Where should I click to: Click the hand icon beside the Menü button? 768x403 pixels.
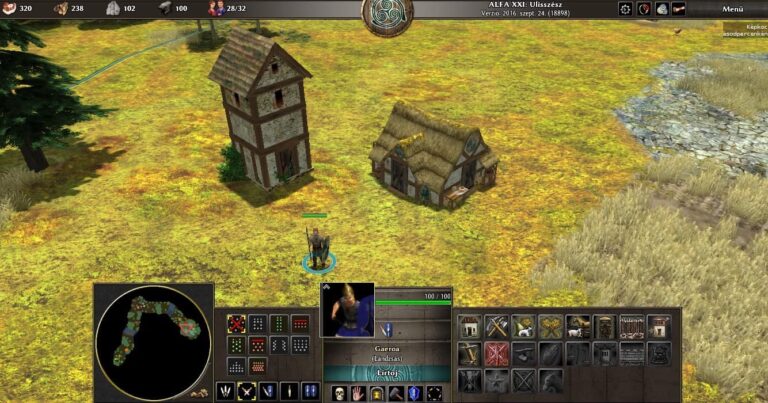coord(680,9)
